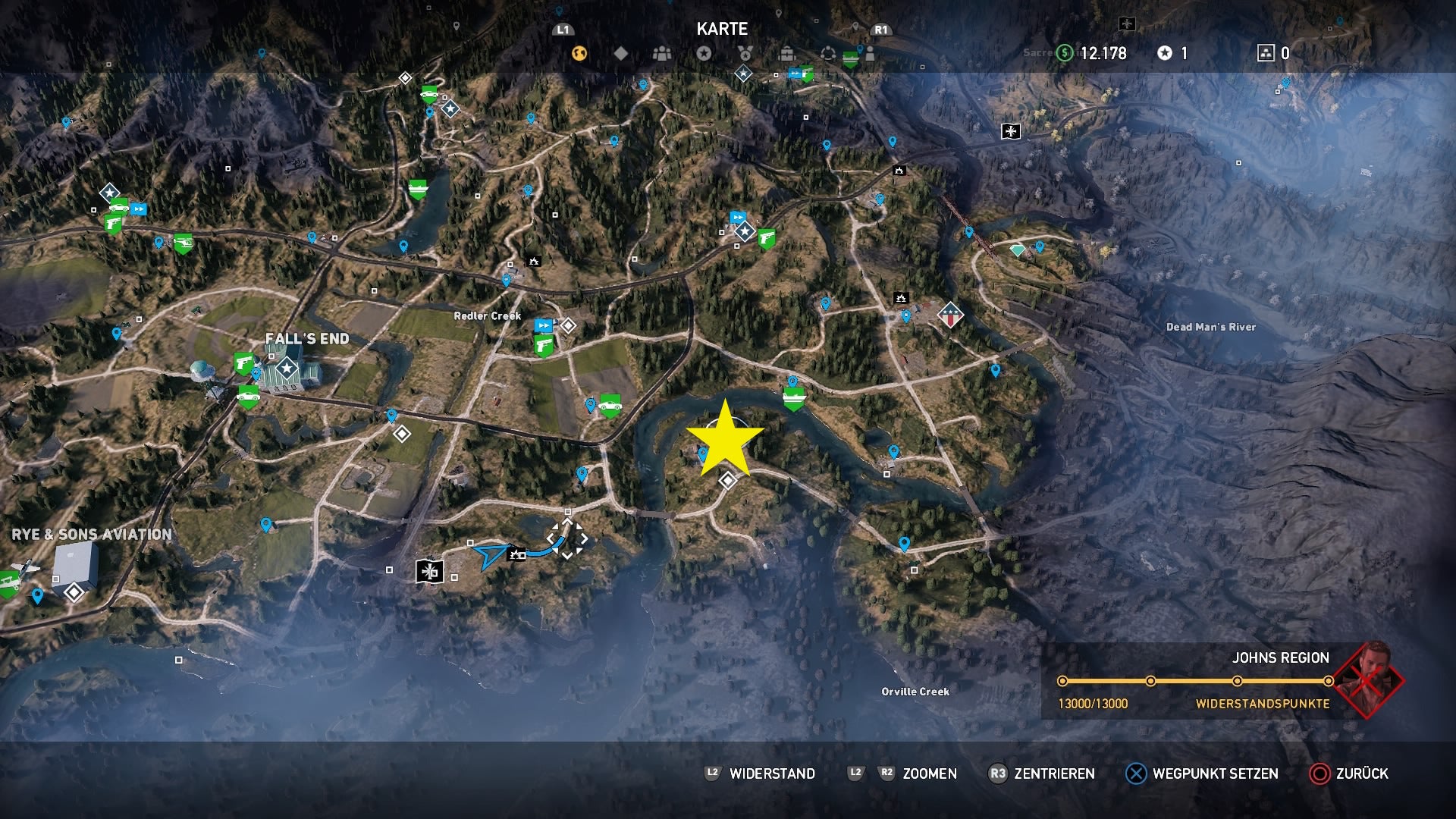Viewport: 1456px width, 819px height.
Task: Click the green weapon shop icon below Redler Creek
Action: 544,347
